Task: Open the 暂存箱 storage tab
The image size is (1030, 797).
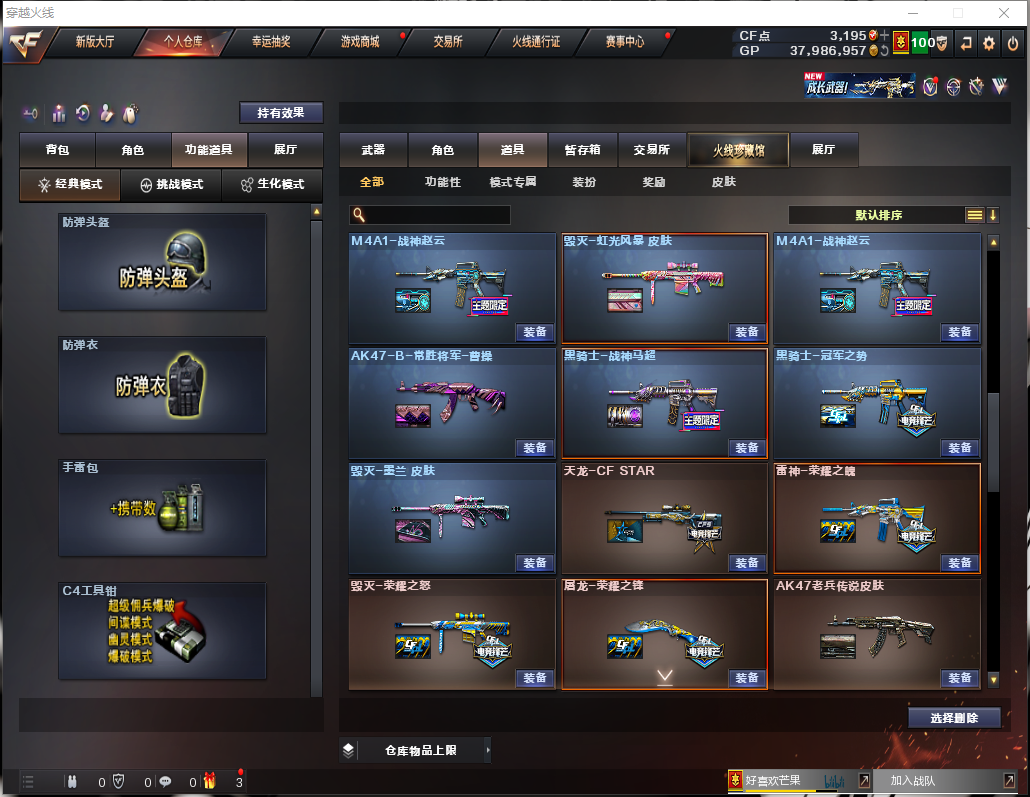Action: point(582,150)
